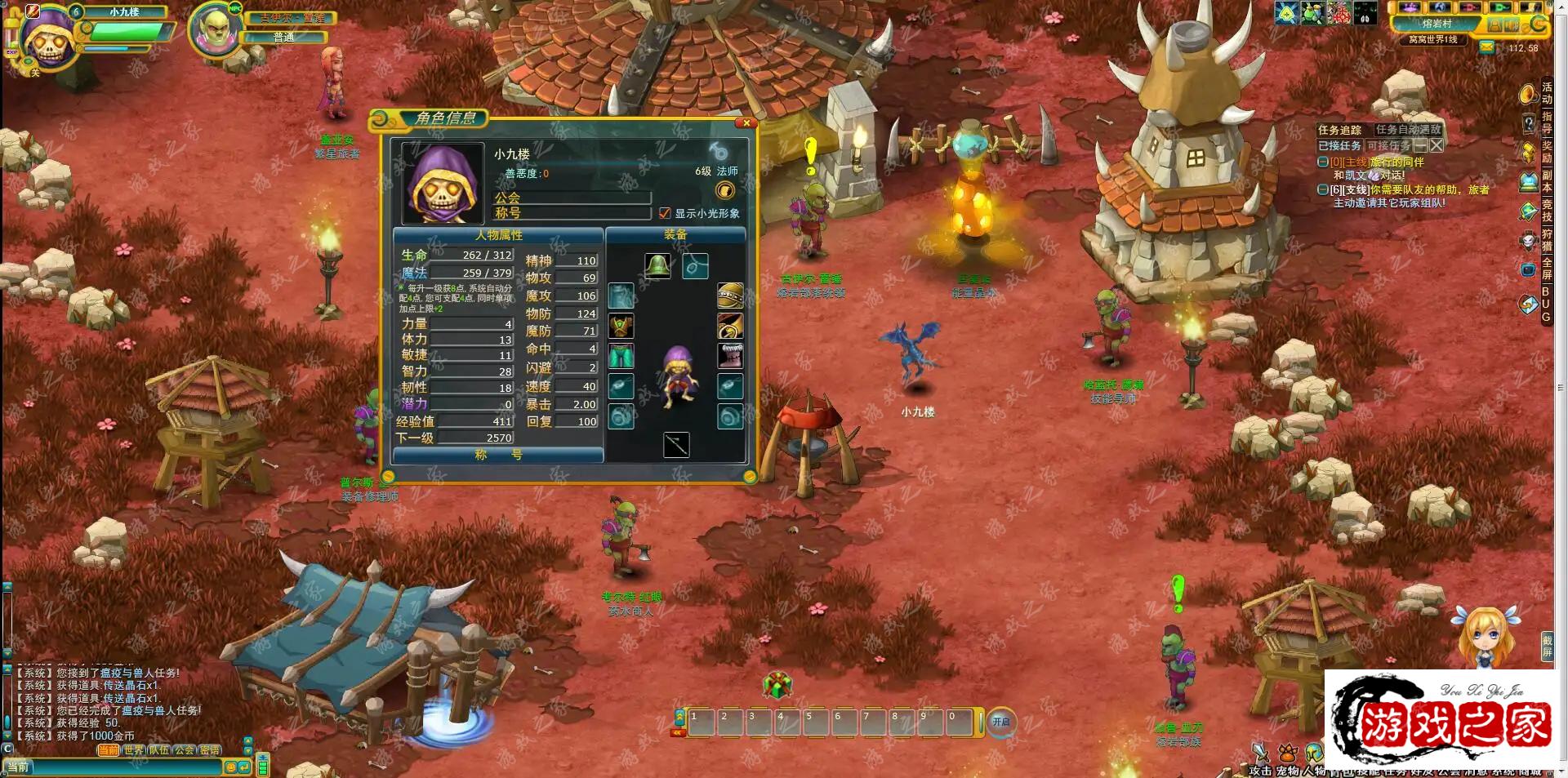Screen dimensions: 1568x778
Task: Open the 称号 title bar button
Action: click(x=498, y=456)
